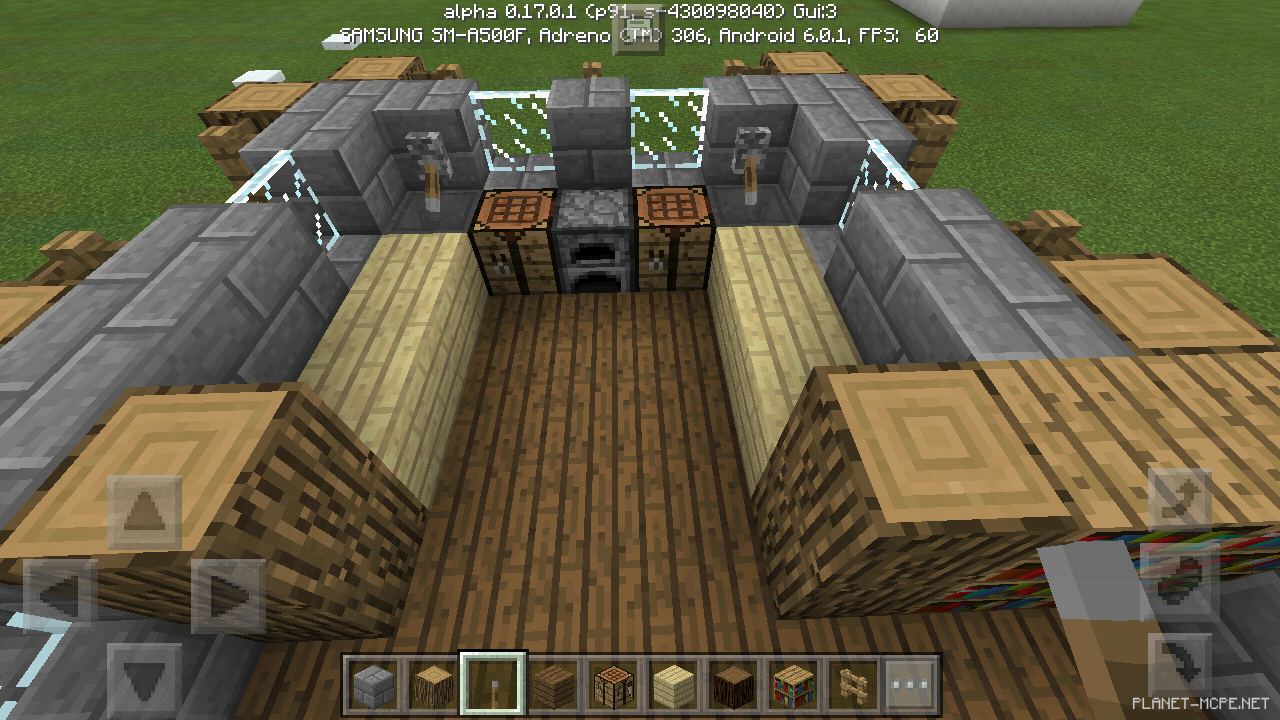This screenshot has width=1280, height=720.
Task: Tap the pause button at top center
Action: pyautogui.click(x=637, y=35)
